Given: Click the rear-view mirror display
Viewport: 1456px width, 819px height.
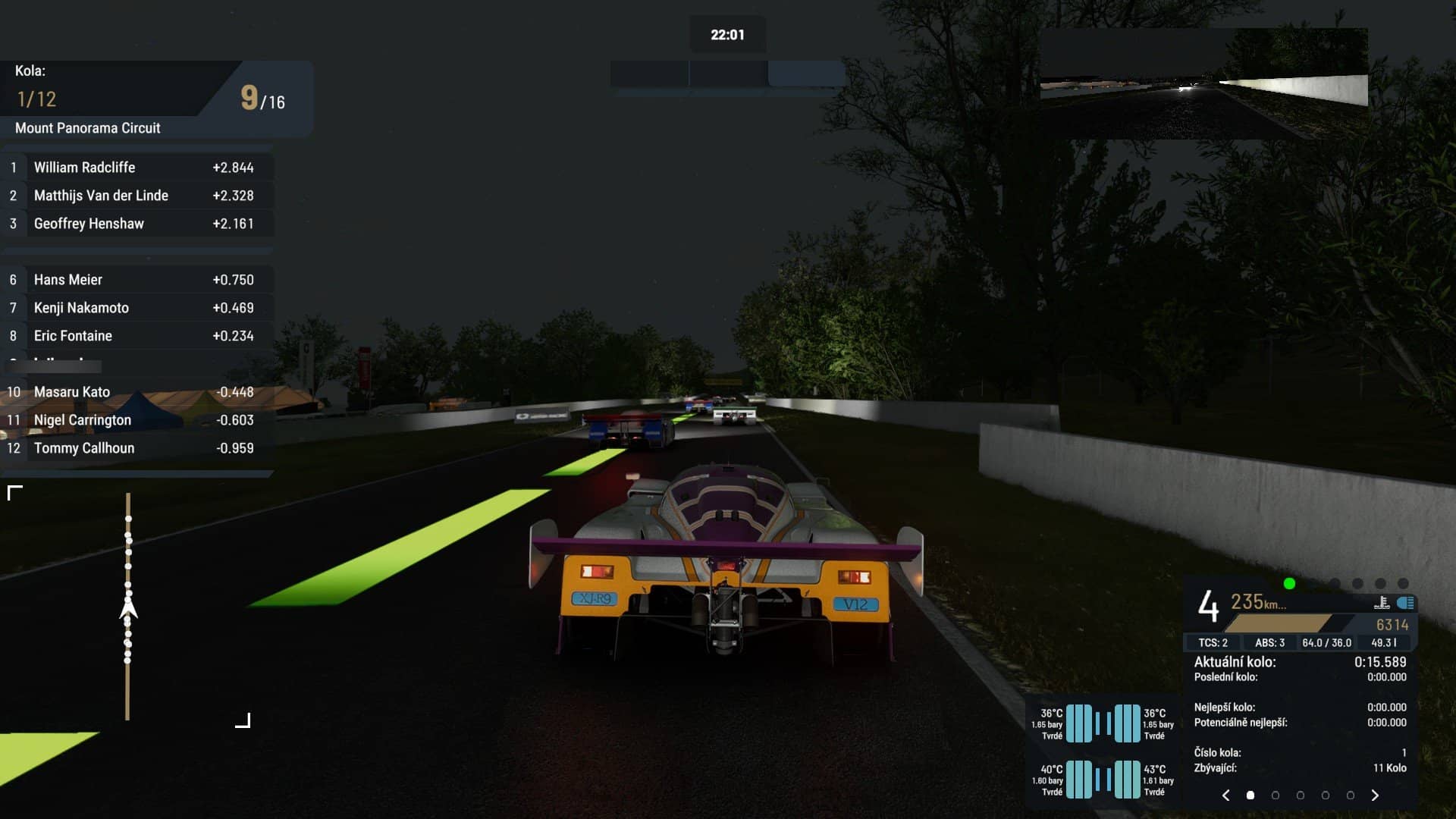Looking at the screenshot, I should click(x=1203, y=83).
